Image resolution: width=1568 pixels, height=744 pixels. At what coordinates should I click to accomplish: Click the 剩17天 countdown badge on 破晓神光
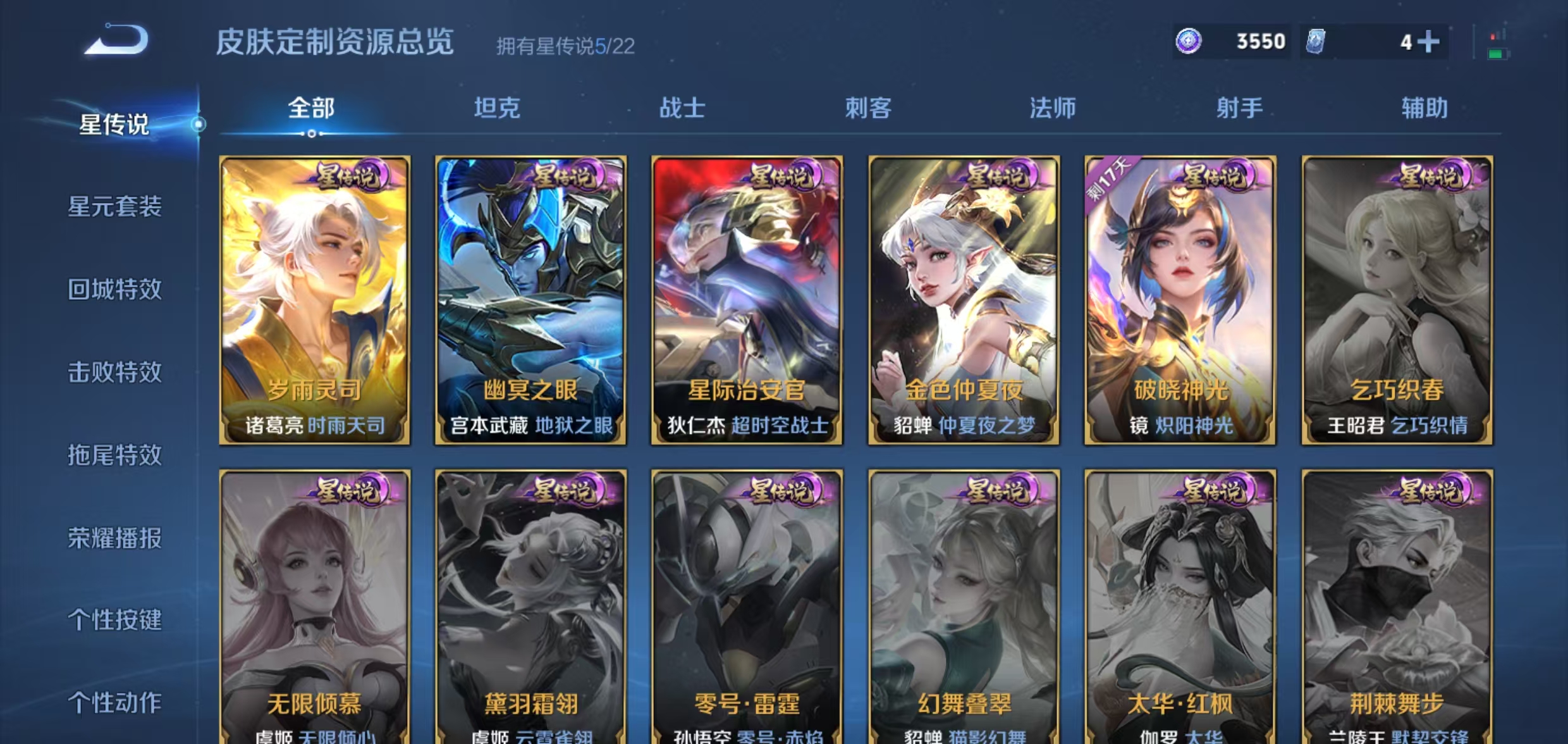(1108, 179)
